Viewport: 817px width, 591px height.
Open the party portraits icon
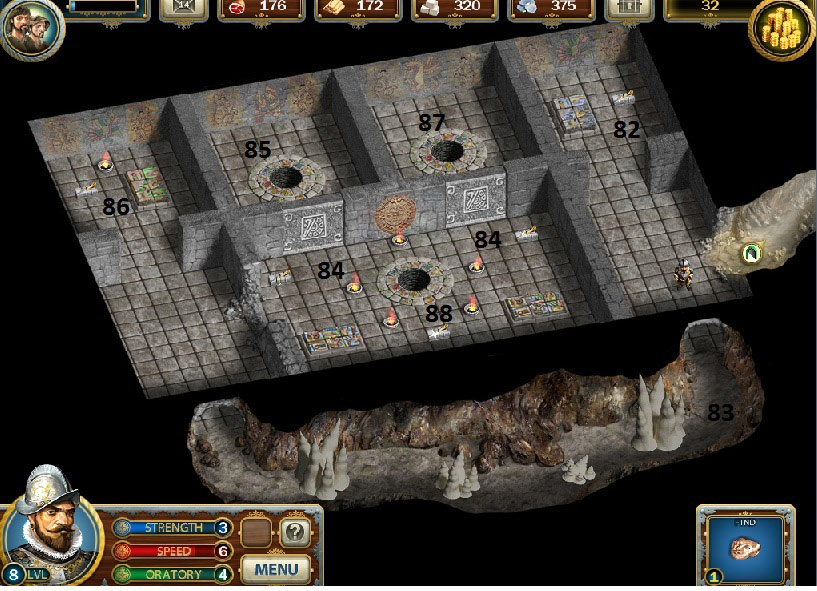(x=31, y=28)
